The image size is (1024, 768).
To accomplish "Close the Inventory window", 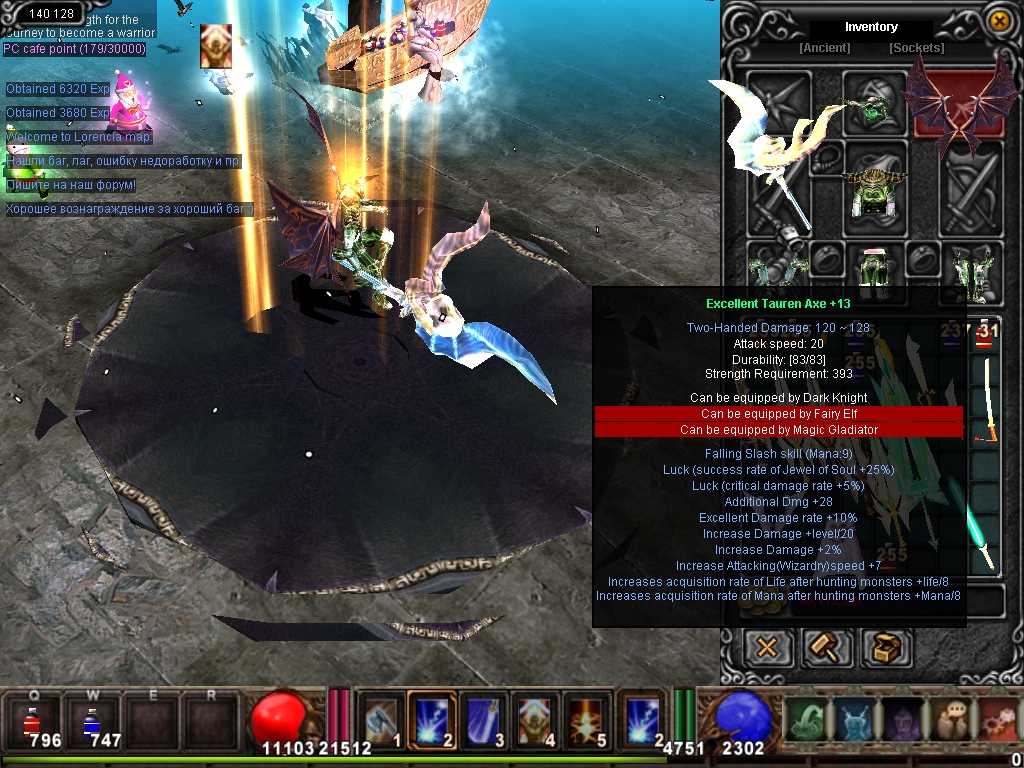I will coord(999,20).
